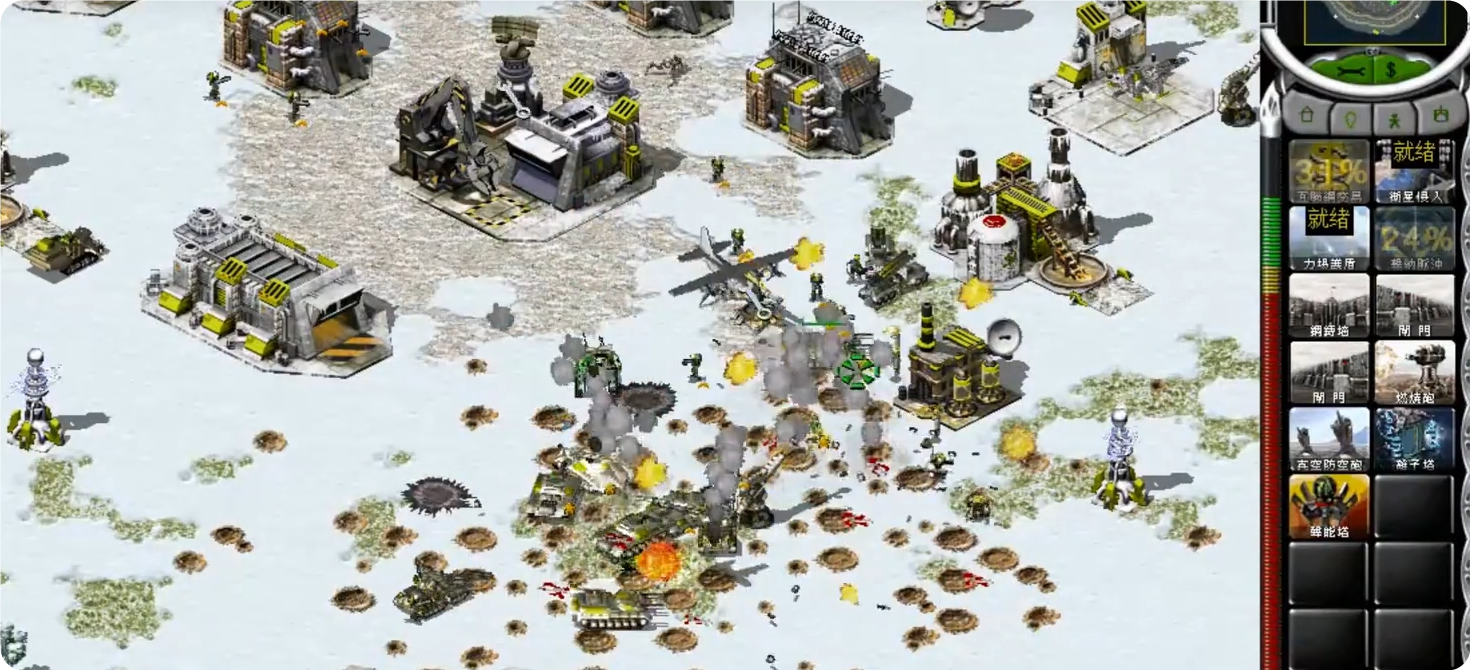Toggle the dollar-sign sell button
This screenshot has height=670, width=1470.
coord(1391,69)
